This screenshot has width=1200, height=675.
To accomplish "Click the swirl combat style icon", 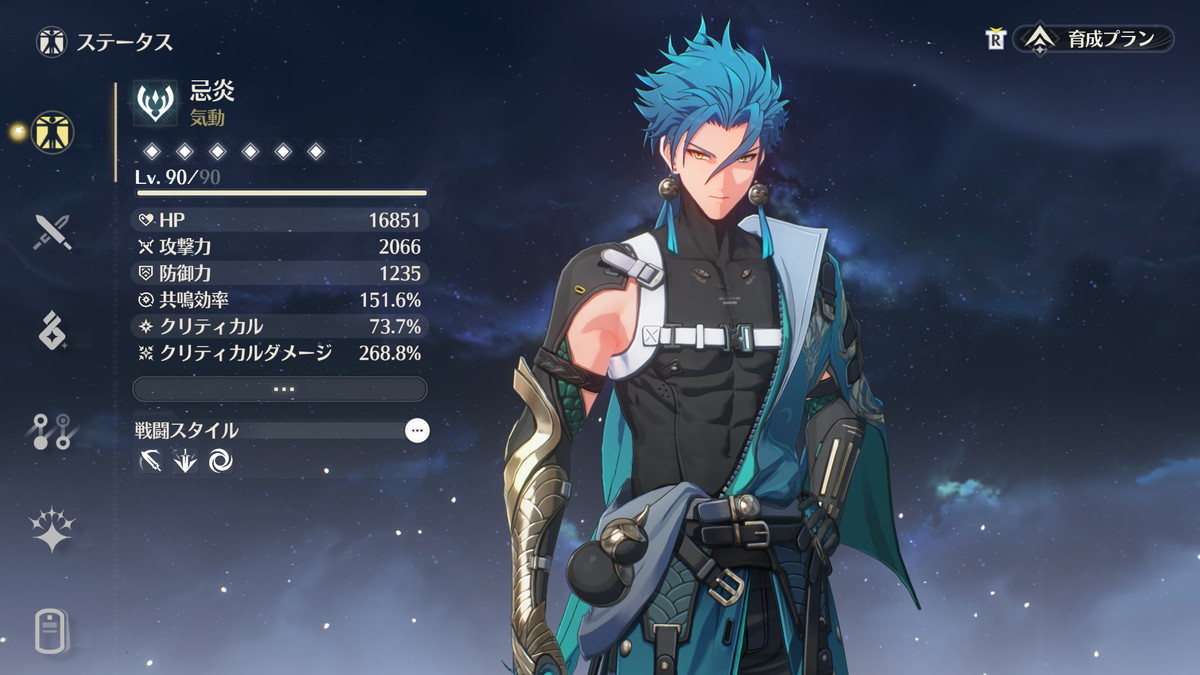I will (x=220, y=461).
